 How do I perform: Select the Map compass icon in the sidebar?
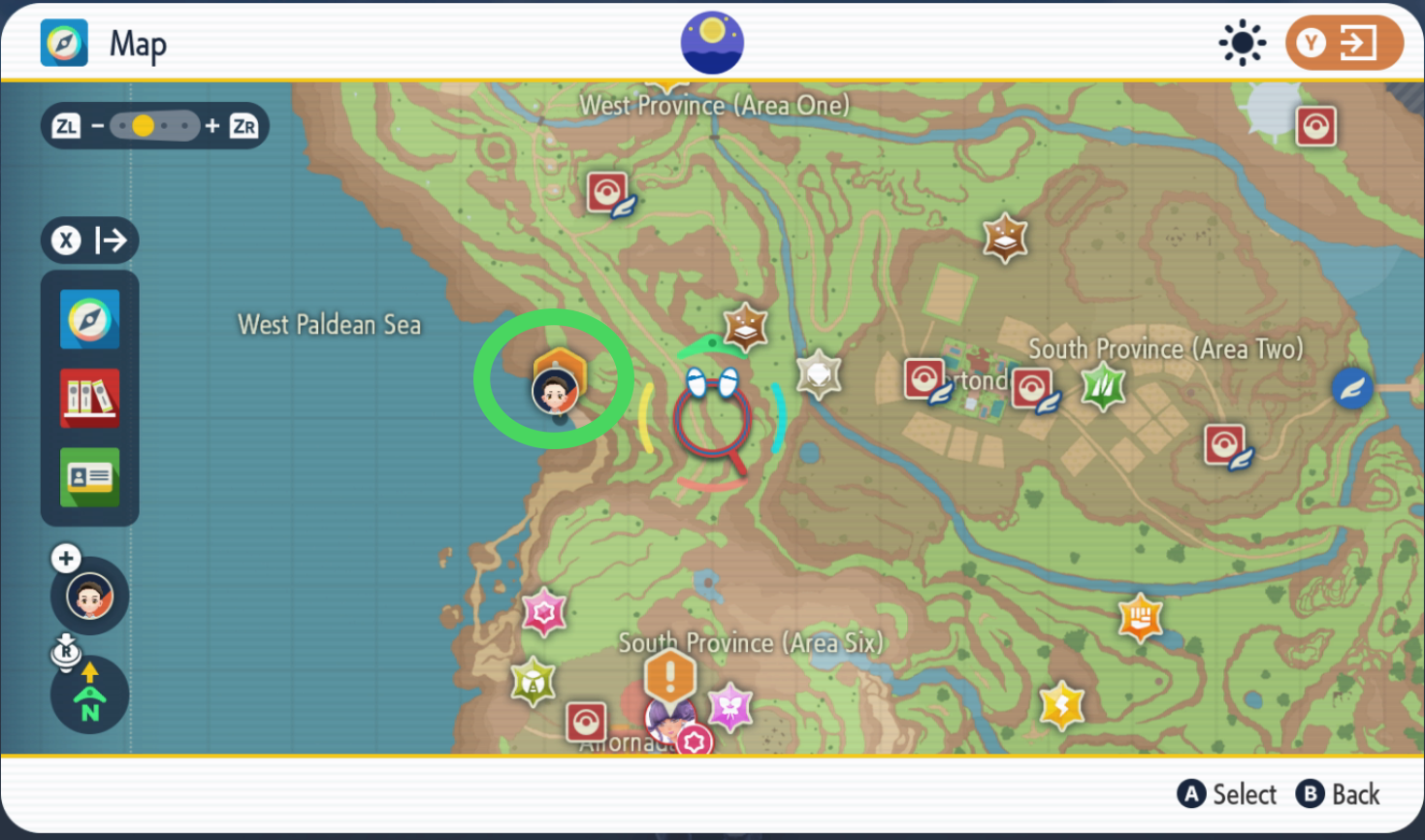89,320
